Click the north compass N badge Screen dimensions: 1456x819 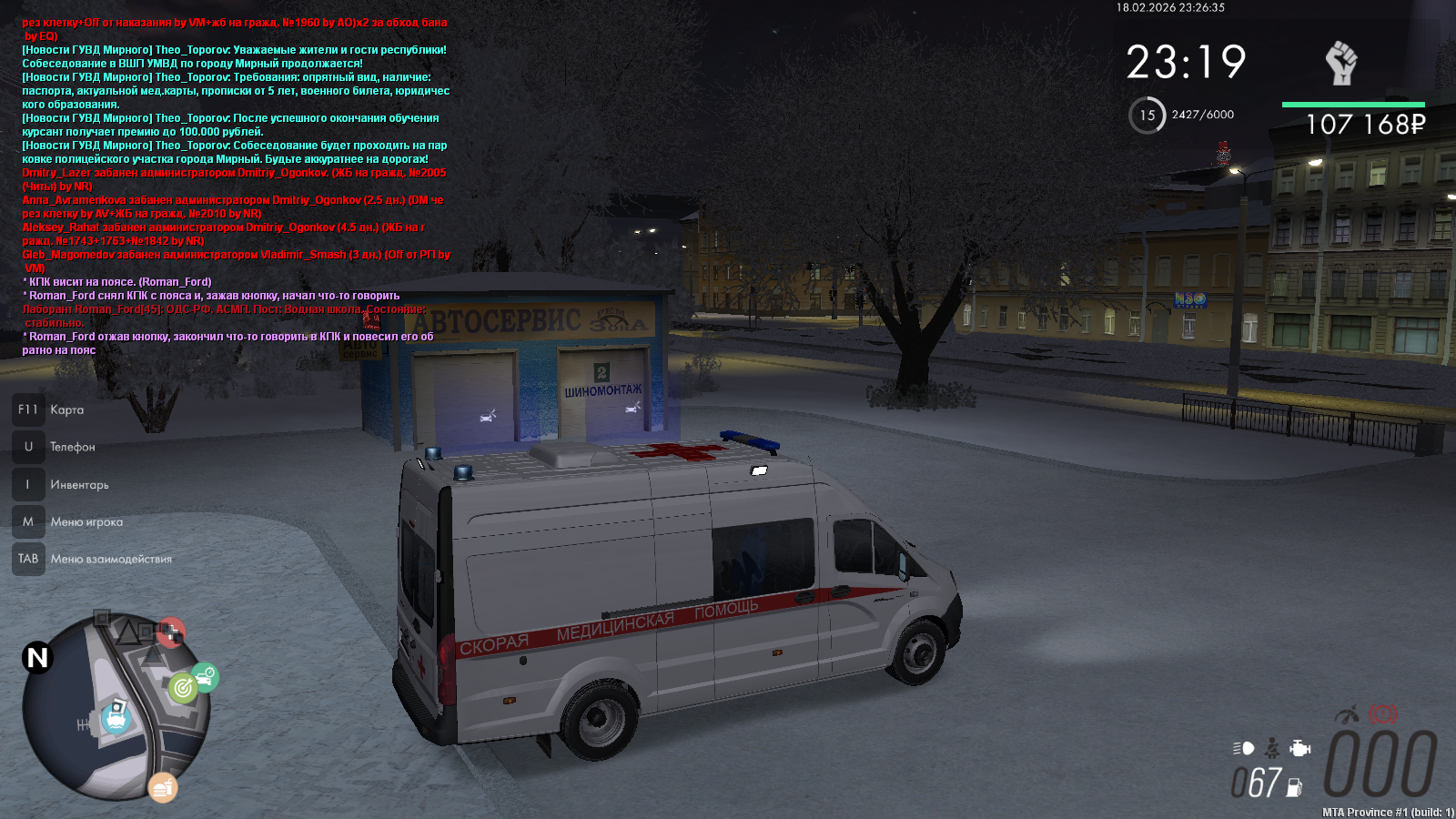point(37,657)
